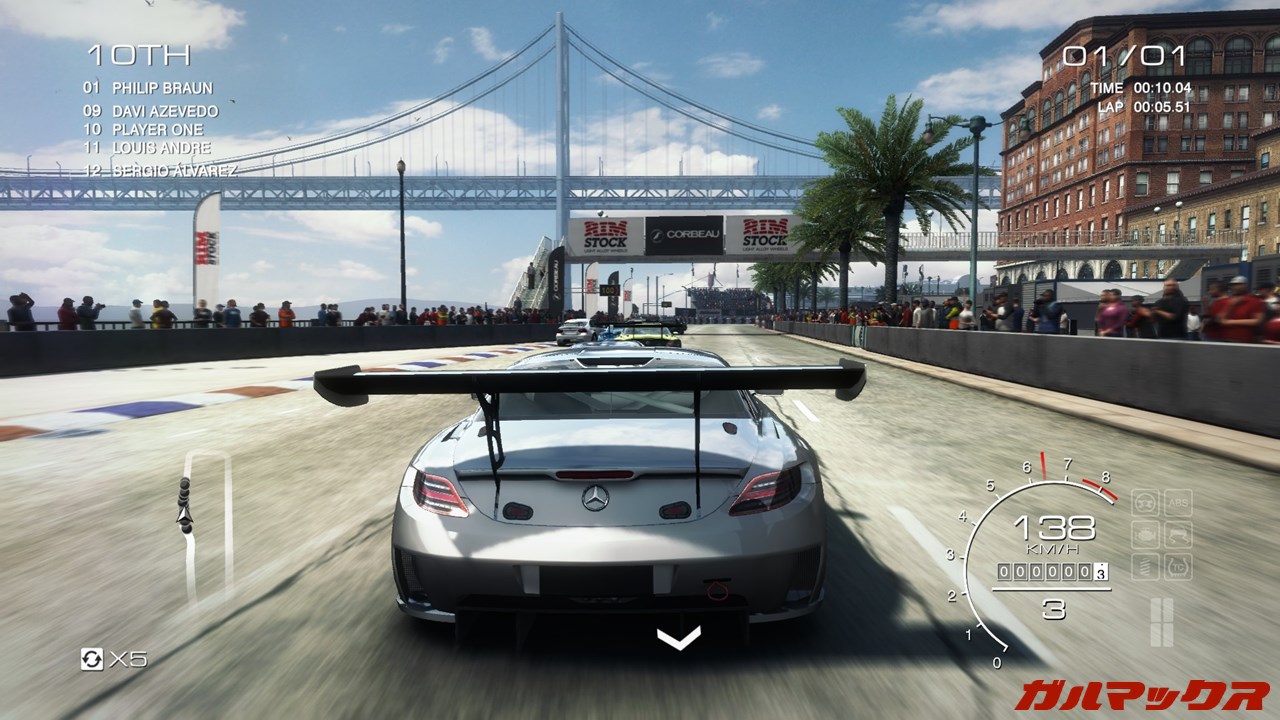This screenshot has width=1280, height=720.
Task: Select the engine status icon
Action: (x=1145, y=535)
